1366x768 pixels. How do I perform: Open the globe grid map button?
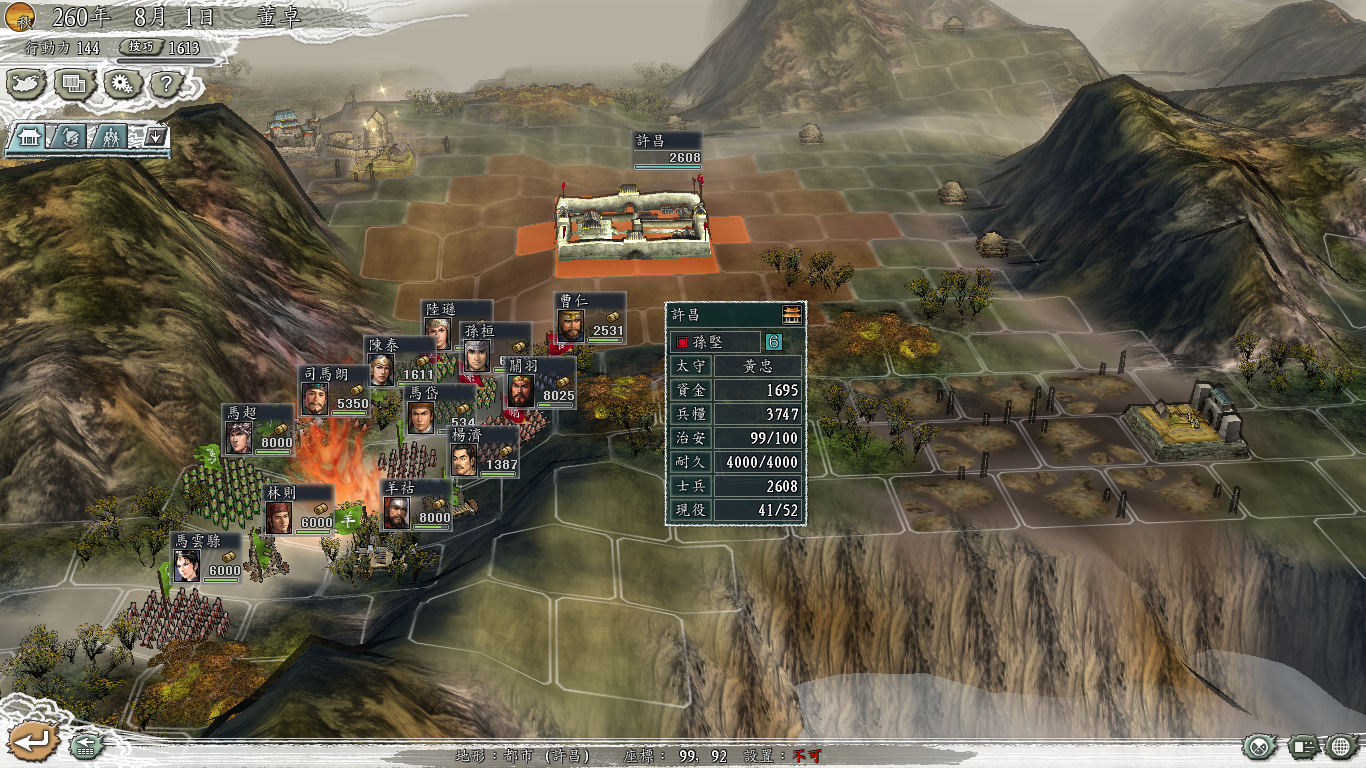tap(1341, 746)
